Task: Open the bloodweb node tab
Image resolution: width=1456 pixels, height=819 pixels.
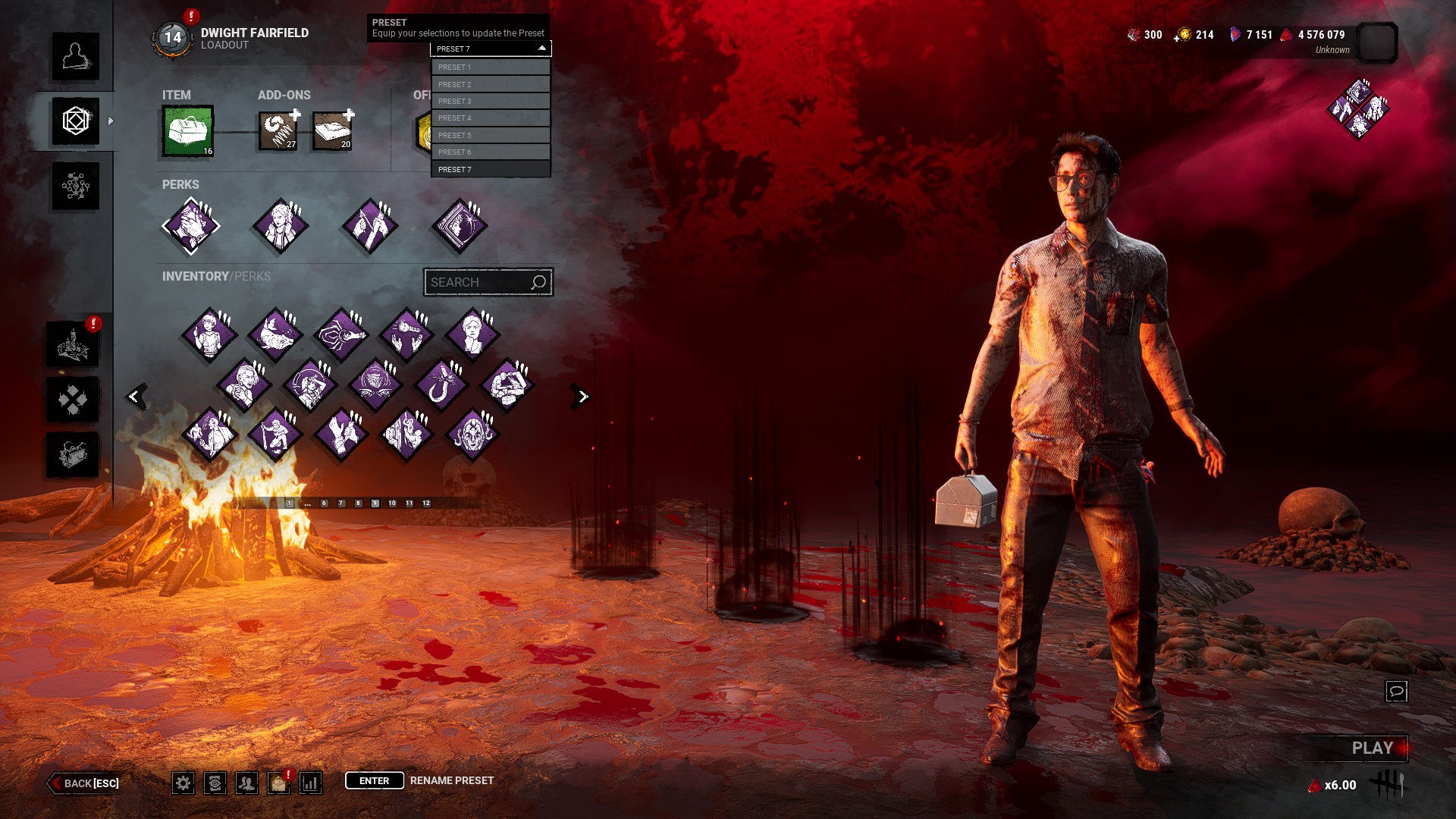Action: (76, 187)
